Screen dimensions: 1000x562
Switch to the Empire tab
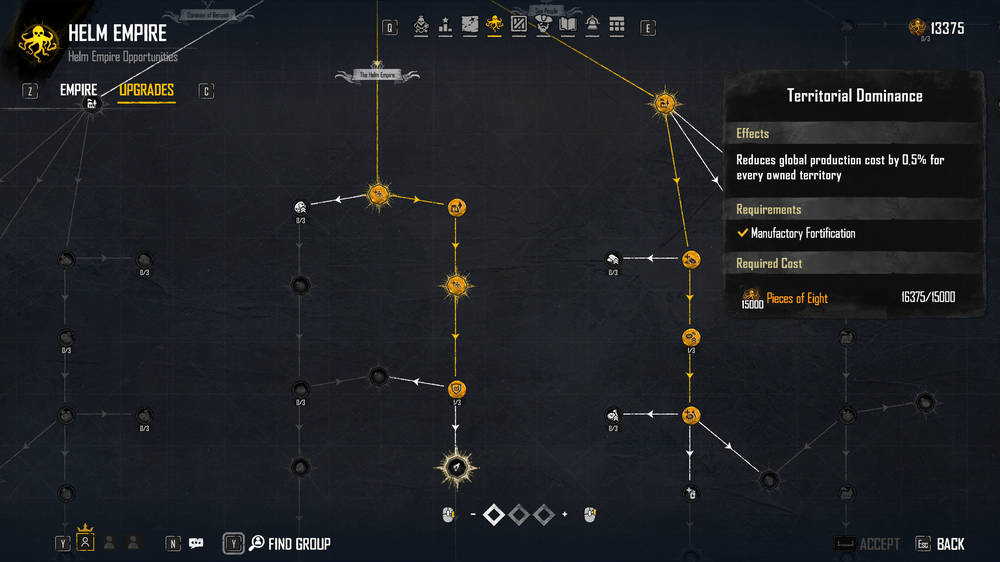coord(79,90)
